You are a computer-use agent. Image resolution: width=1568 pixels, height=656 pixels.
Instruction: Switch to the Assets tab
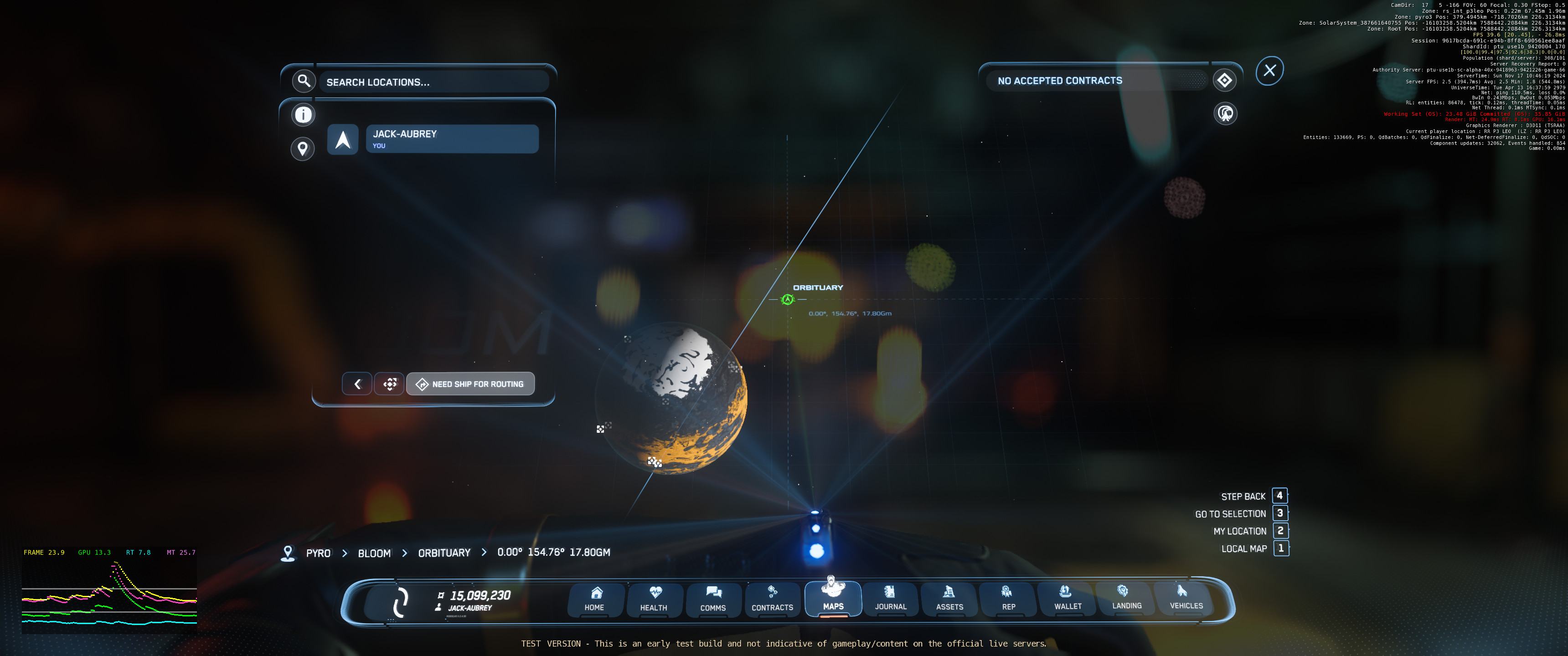pyautogui.click(x=949, y=598)
